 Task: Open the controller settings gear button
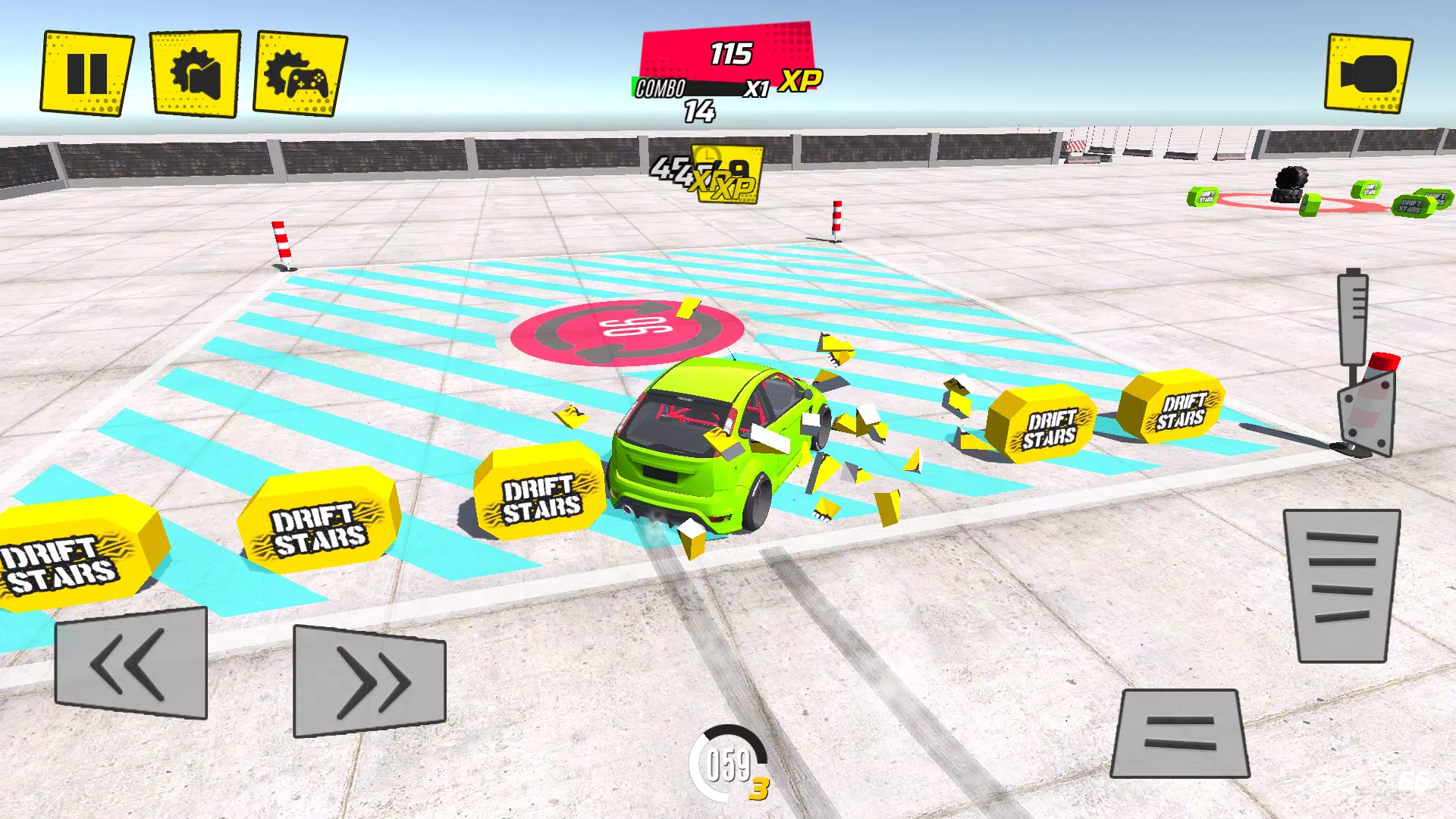pyautogui.click(x=300, y=74)
